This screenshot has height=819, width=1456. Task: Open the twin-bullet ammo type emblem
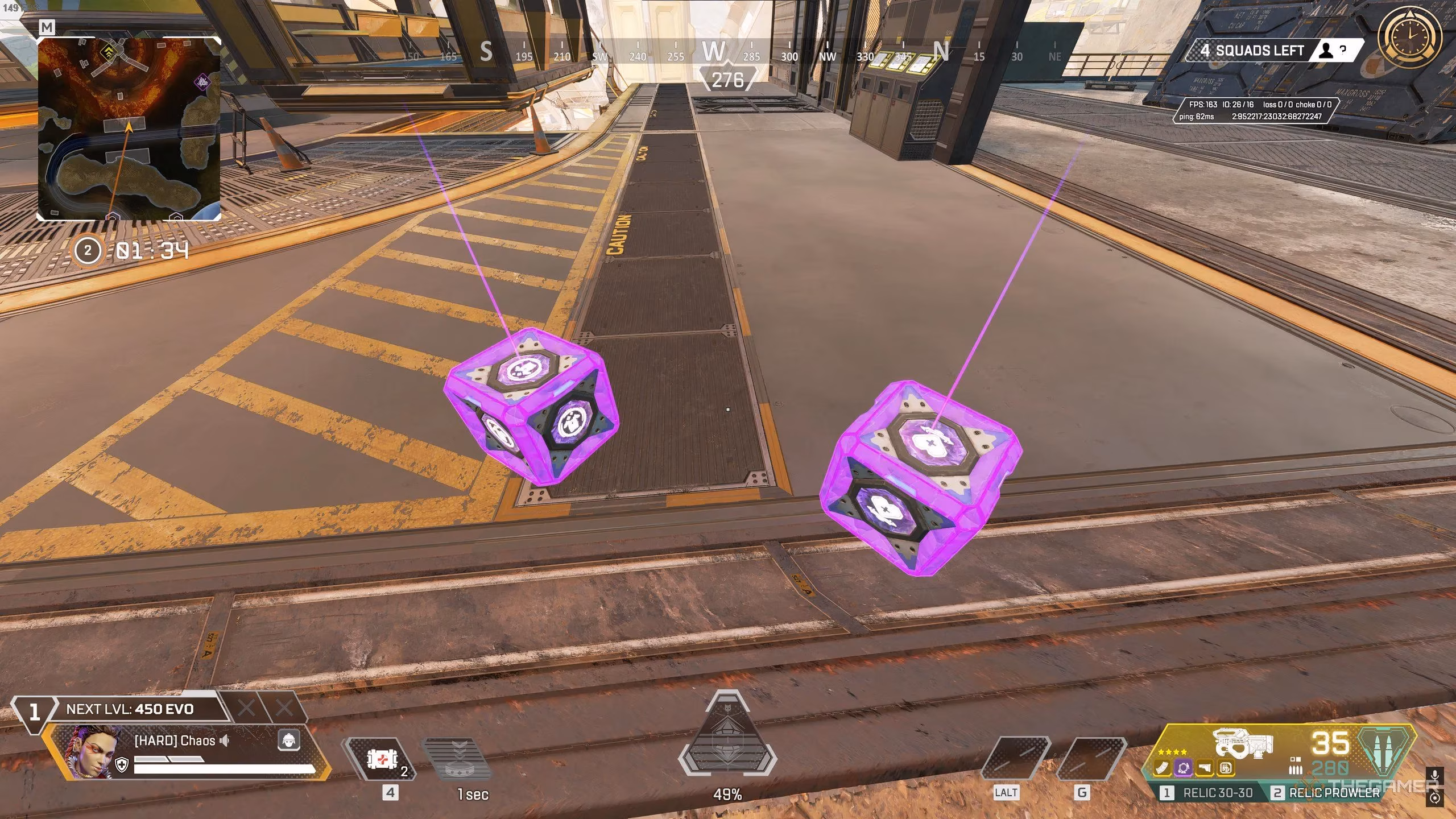point(1385,751)
